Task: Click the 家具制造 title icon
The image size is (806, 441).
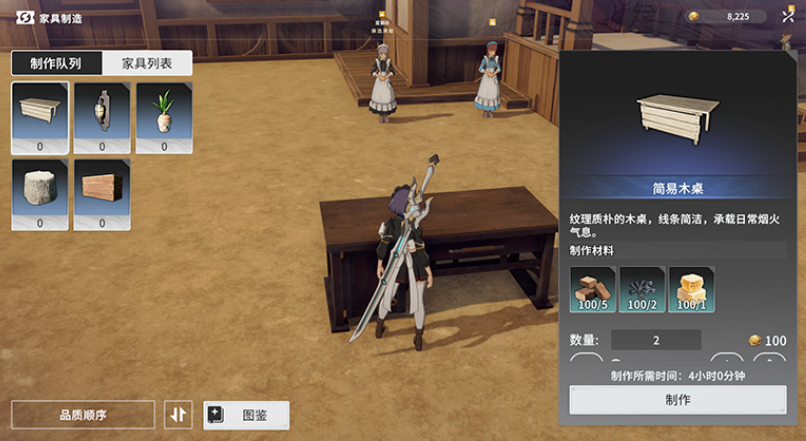Action: [x=26, y=18]
